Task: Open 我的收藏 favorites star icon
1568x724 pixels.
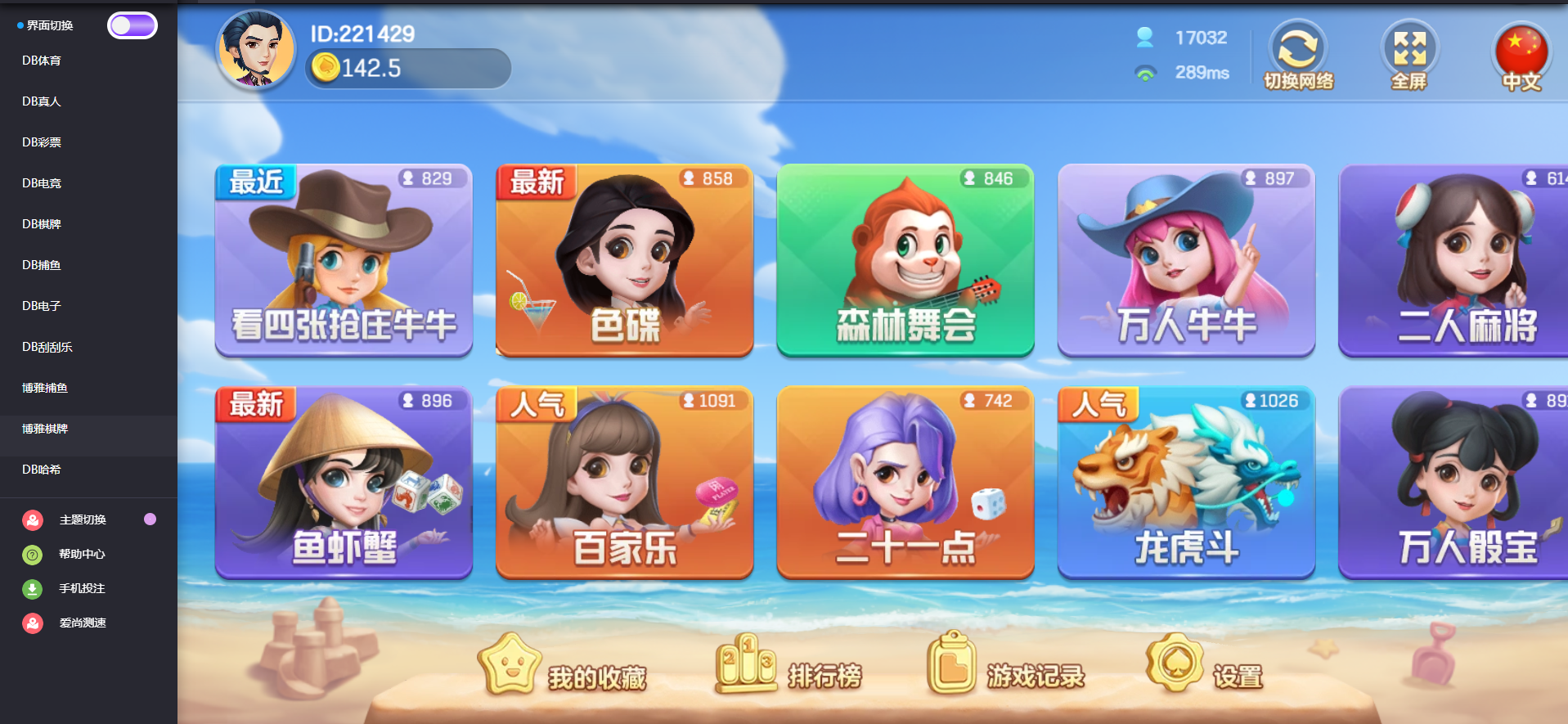Action: coord(510,663)
